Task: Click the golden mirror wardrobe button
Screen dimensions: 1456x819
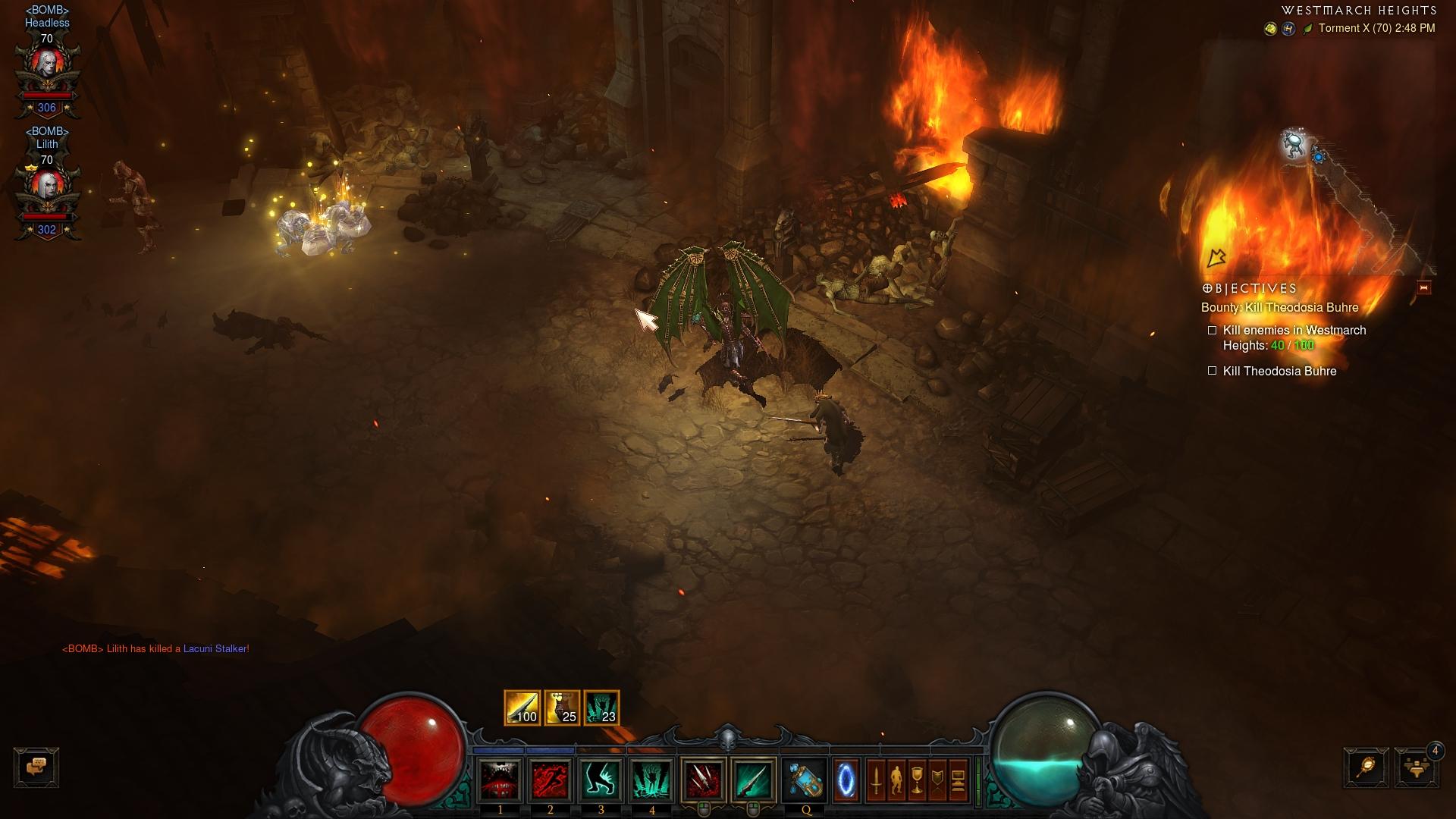Action: coord(1367,767)
